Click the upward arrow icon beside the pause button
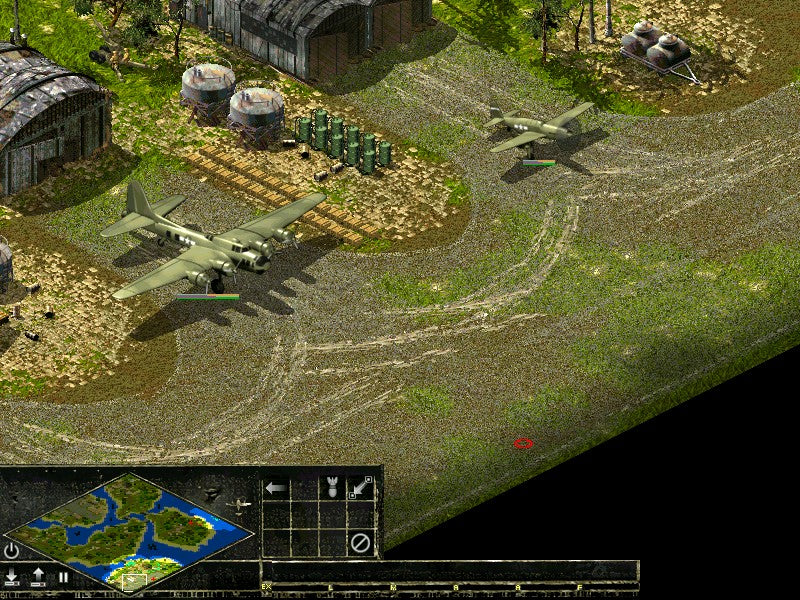This screenshot has width=800, height=600. tap(38, 577)
